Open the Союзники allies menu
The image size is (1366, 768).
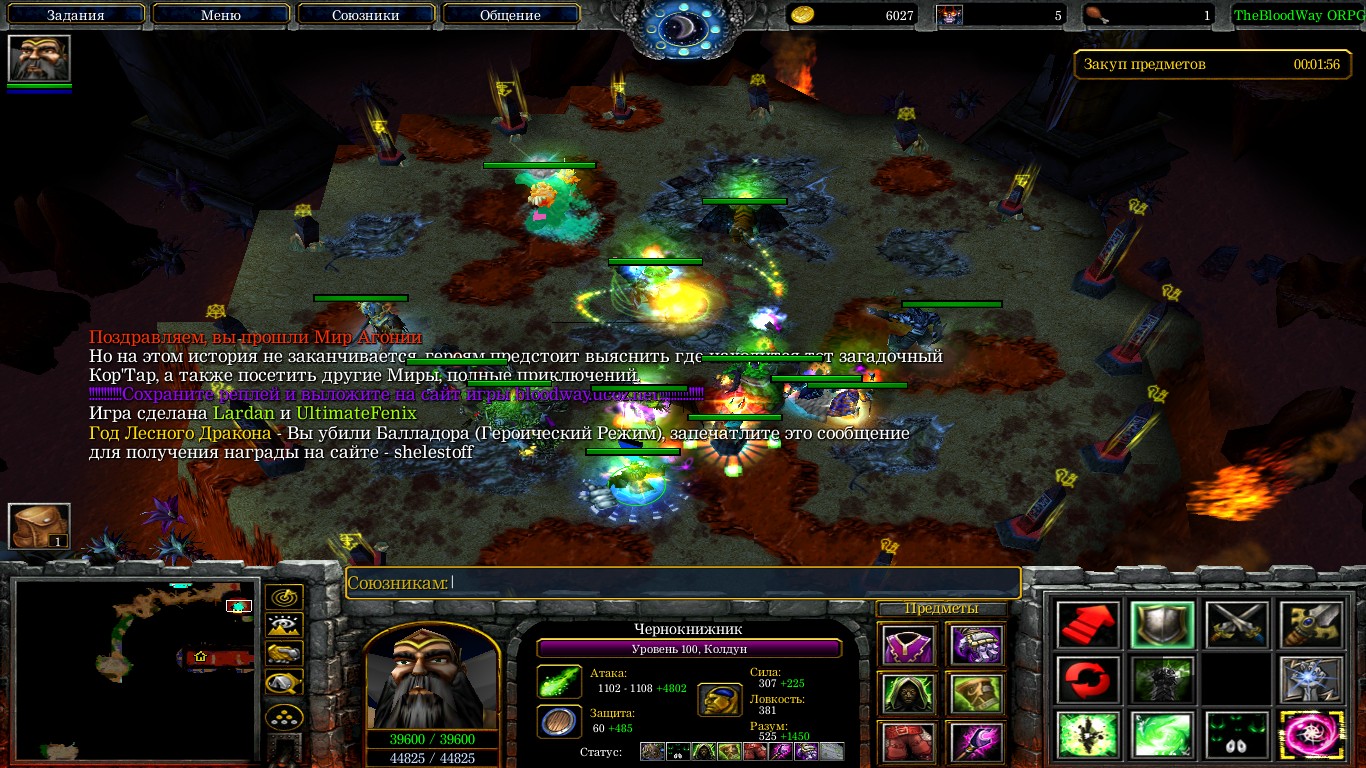point(365,15)
